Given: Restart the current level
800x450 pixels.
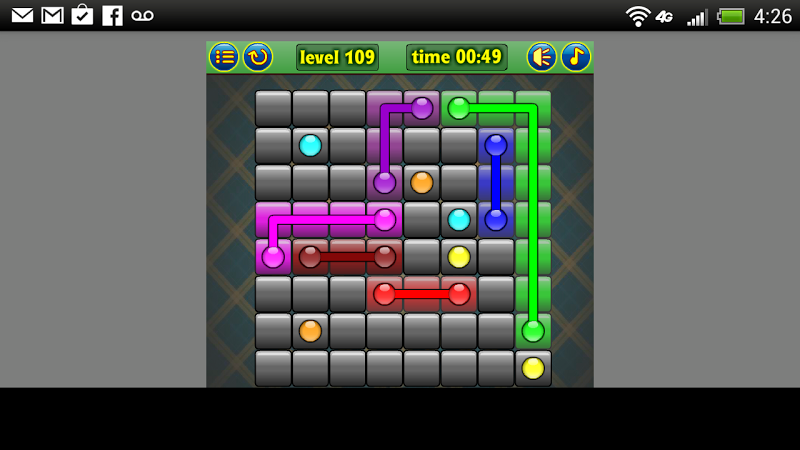Looking at the screenshot, I should point(258,57).
